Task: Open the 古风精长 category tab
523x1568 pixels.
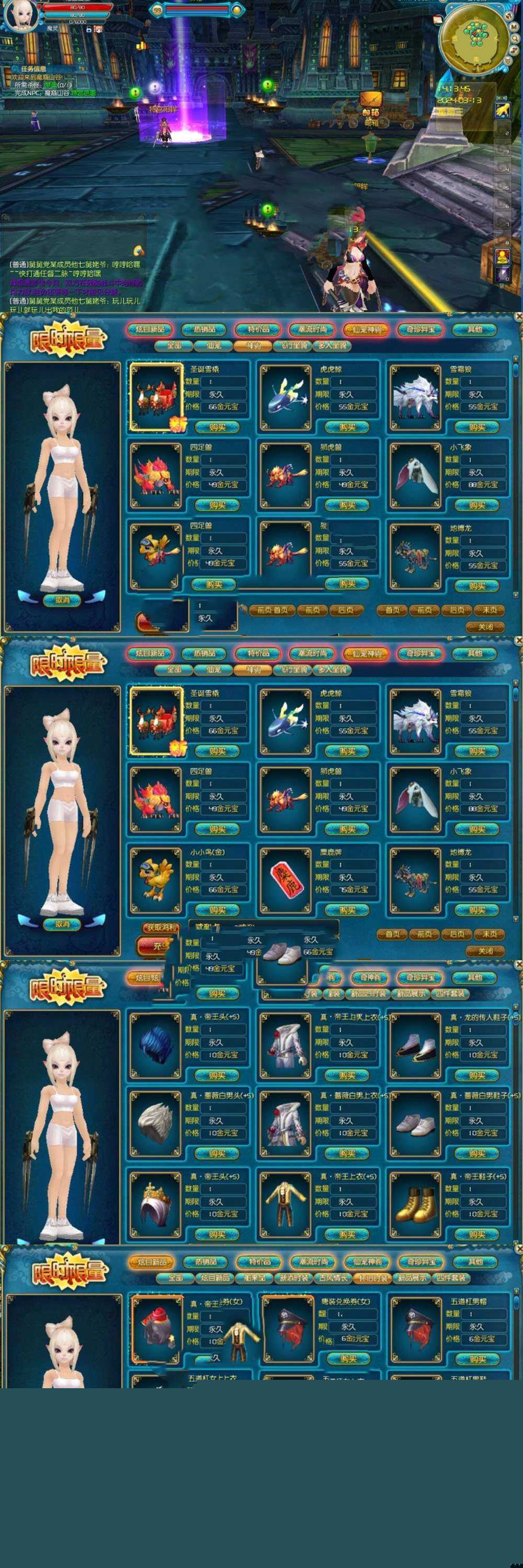Action: (332, 1277)
